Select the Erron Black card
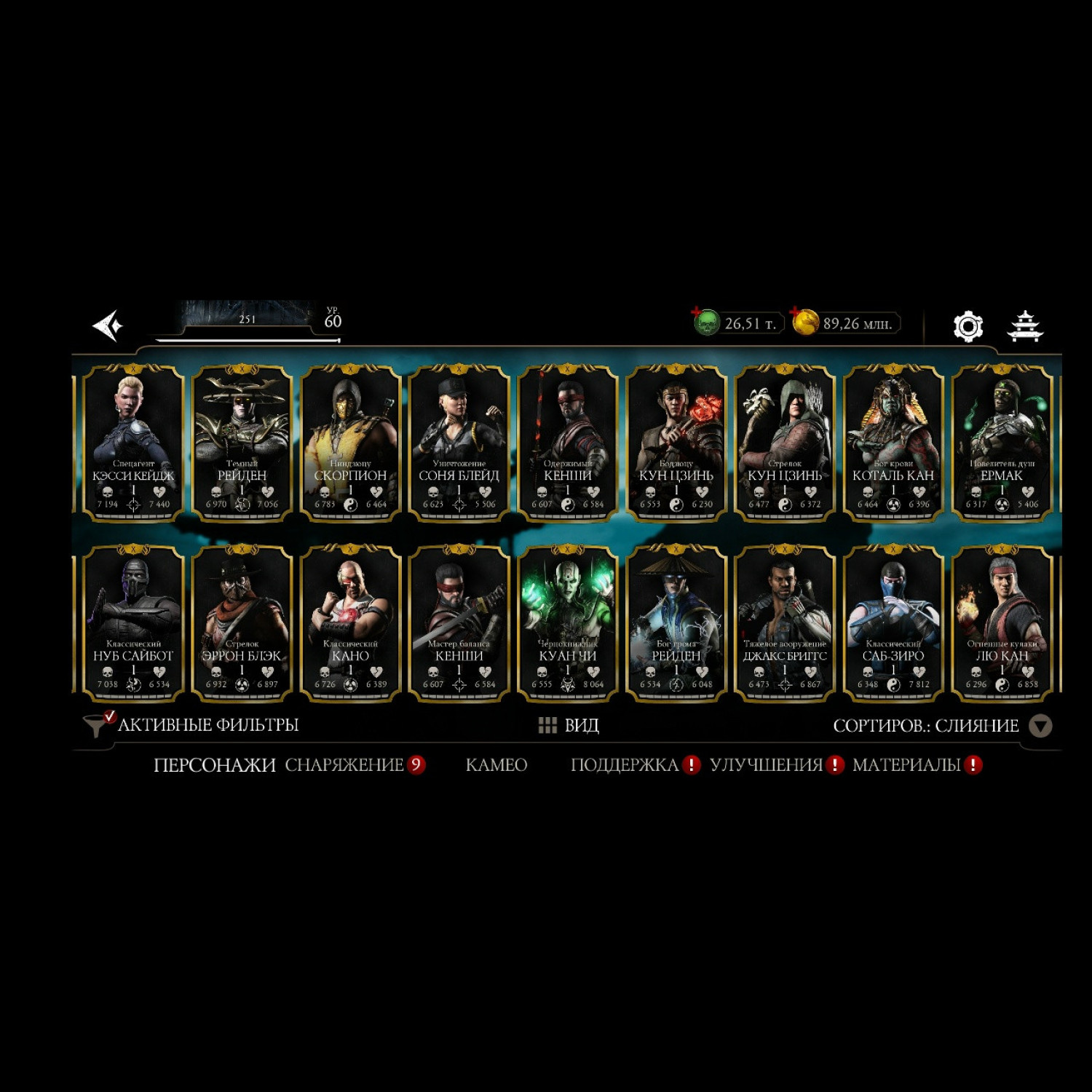The image size is (1092, 1092). (242, 622)
